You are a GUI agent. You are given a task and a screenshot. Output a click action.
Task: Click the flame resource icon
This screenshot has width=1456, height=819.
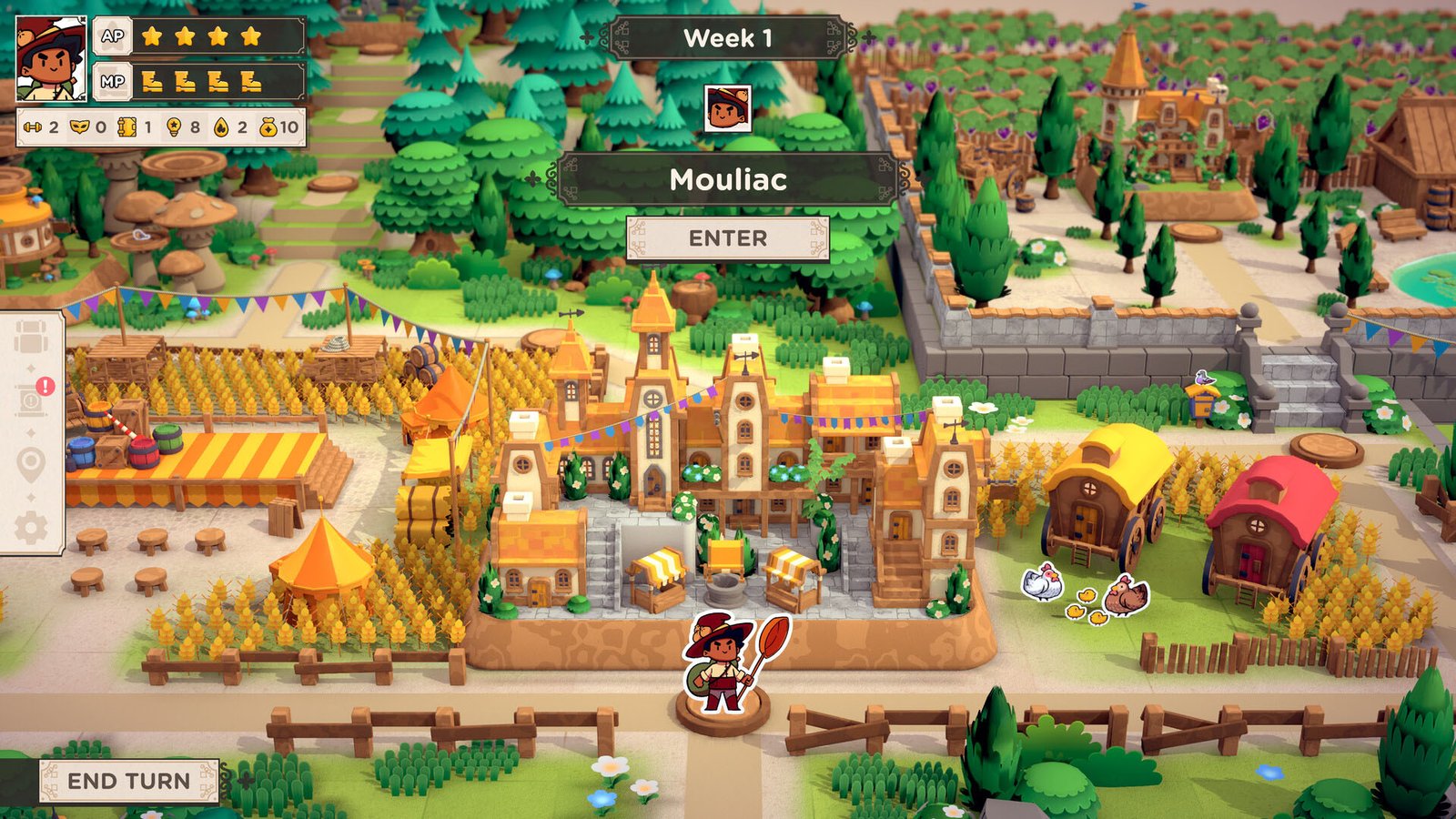click(219, 126)
